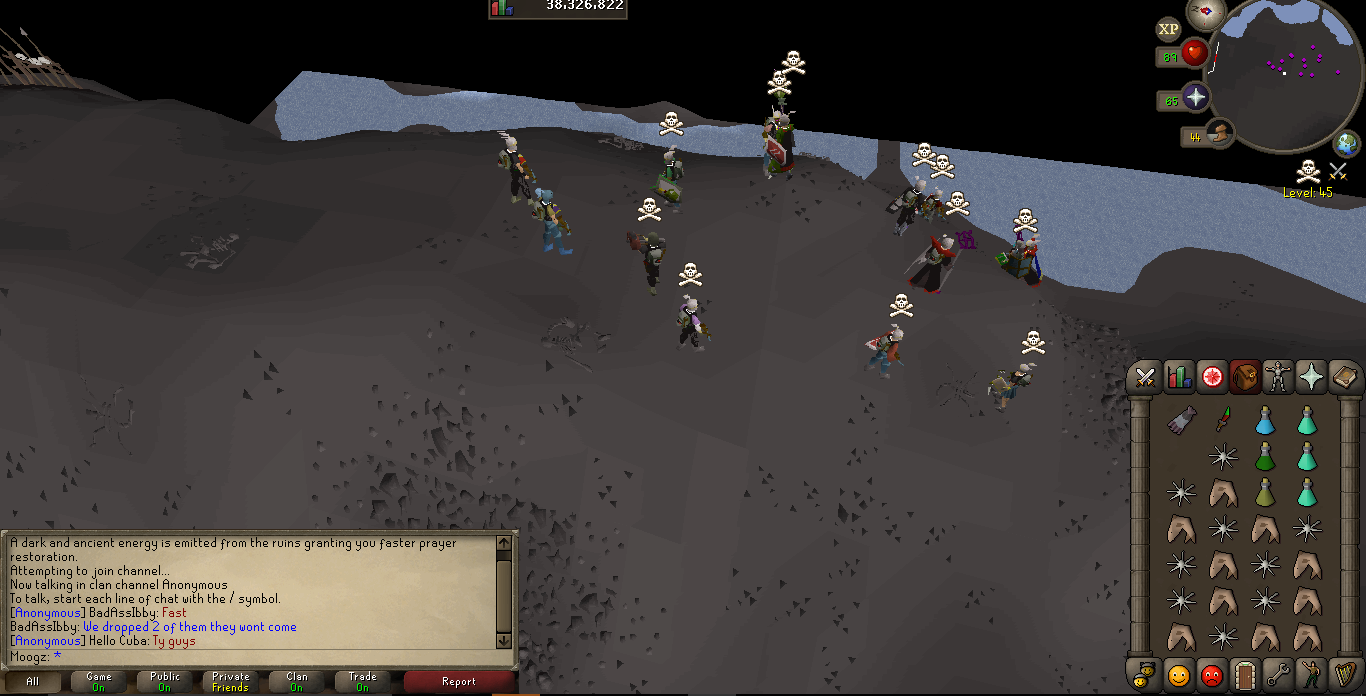Open the Combat Options tab
Screen dimensions: 1366x696
[x=1146, y=377]
